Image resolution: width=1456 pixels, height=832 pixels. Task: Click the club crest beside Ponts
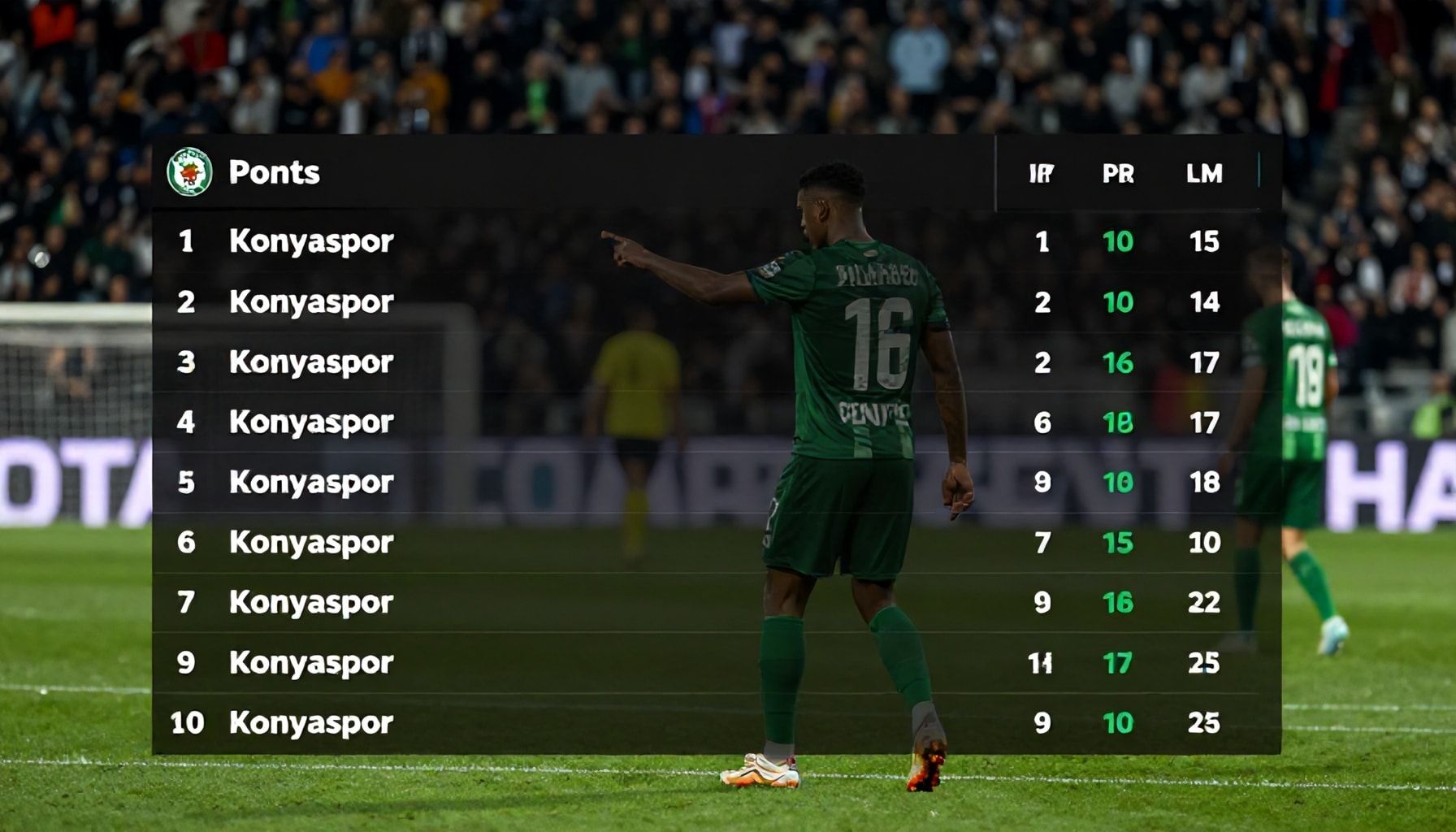[x=189, y=172]
